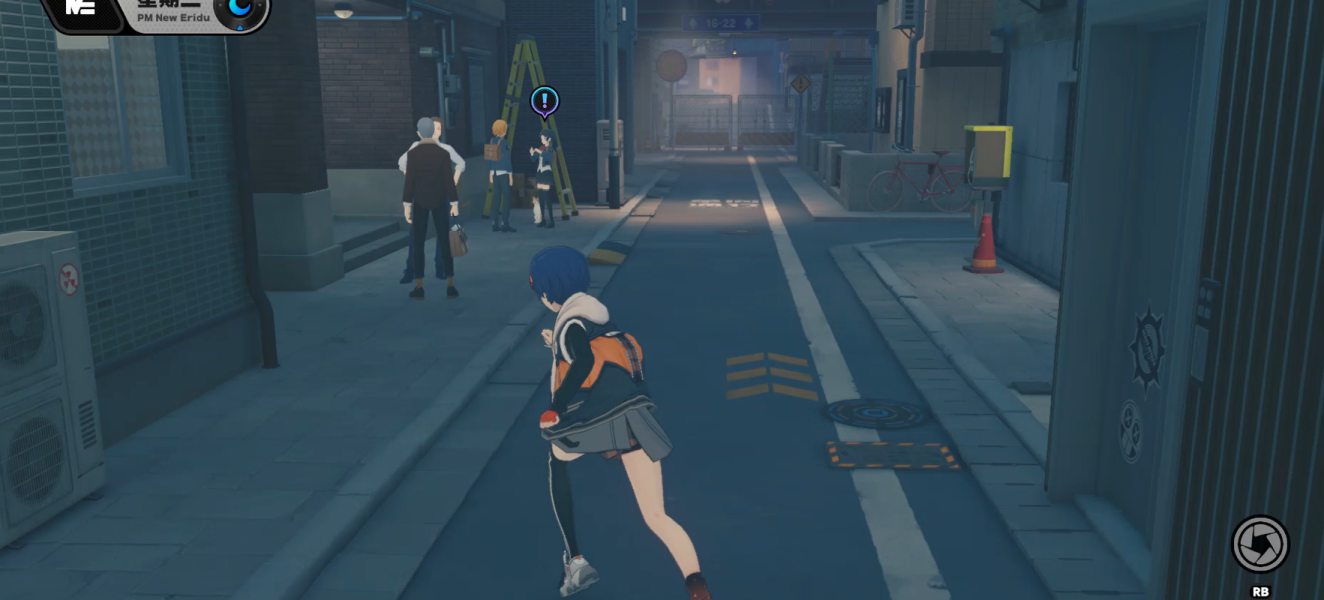Open the PM New Eridu day panel
Viewport: 1324px width, 600px height.
(171, 12)
